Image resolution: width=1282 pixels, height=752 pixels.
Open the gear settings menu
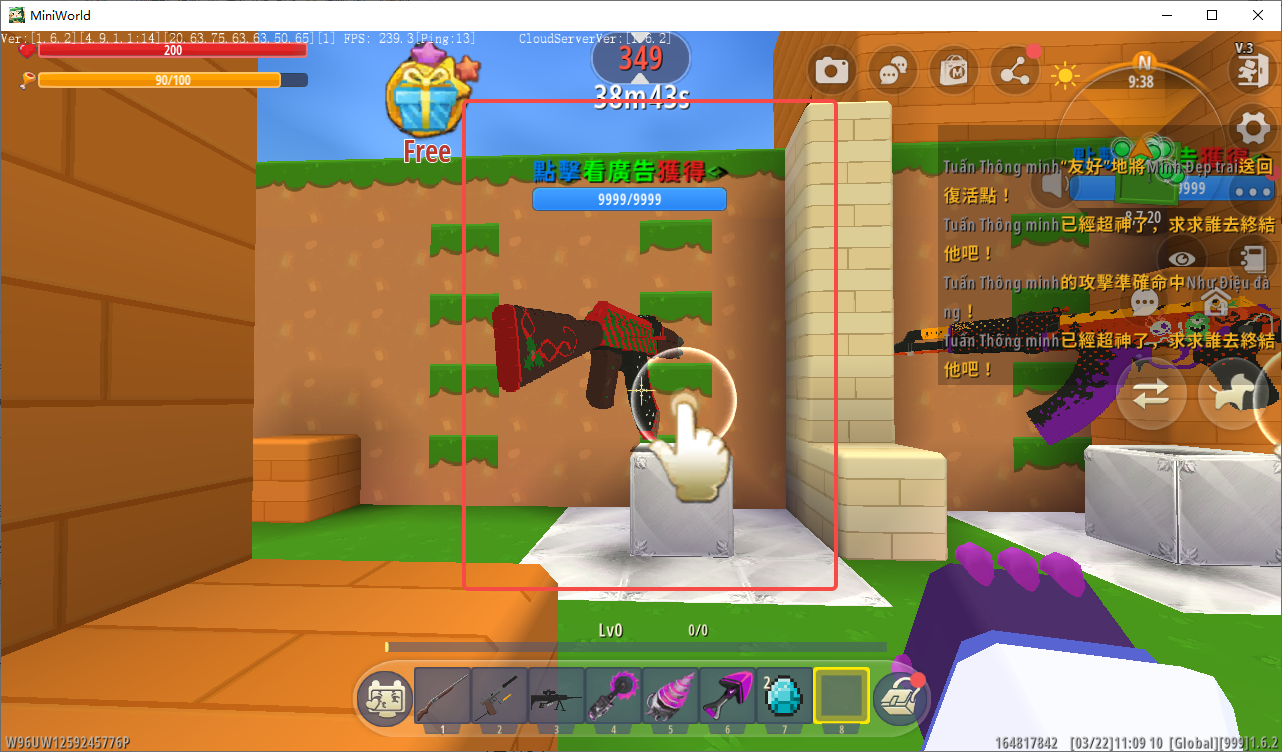[1253, 129]
